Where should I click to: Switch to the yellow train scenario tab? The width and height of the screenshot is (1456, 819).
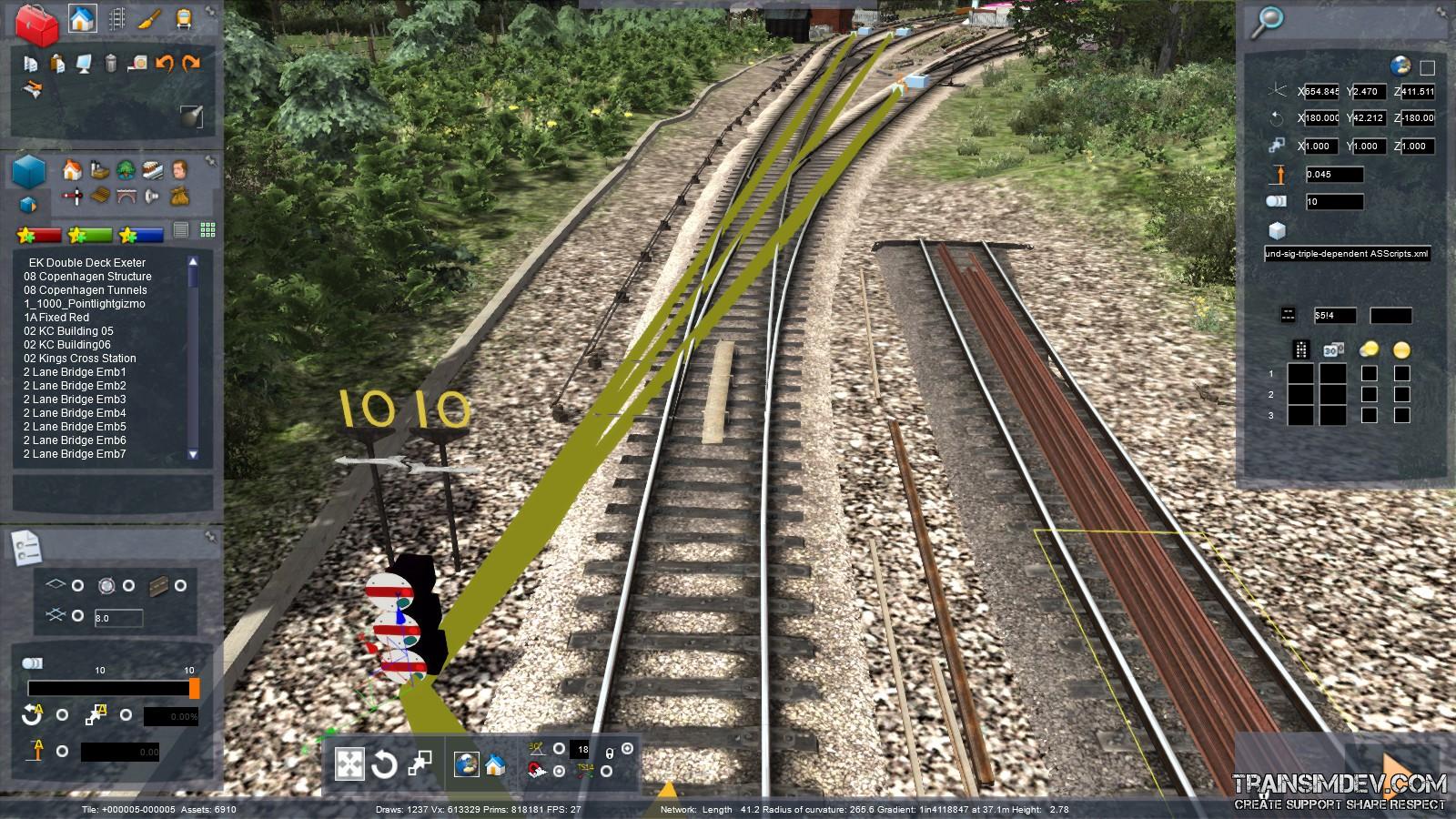183,18
